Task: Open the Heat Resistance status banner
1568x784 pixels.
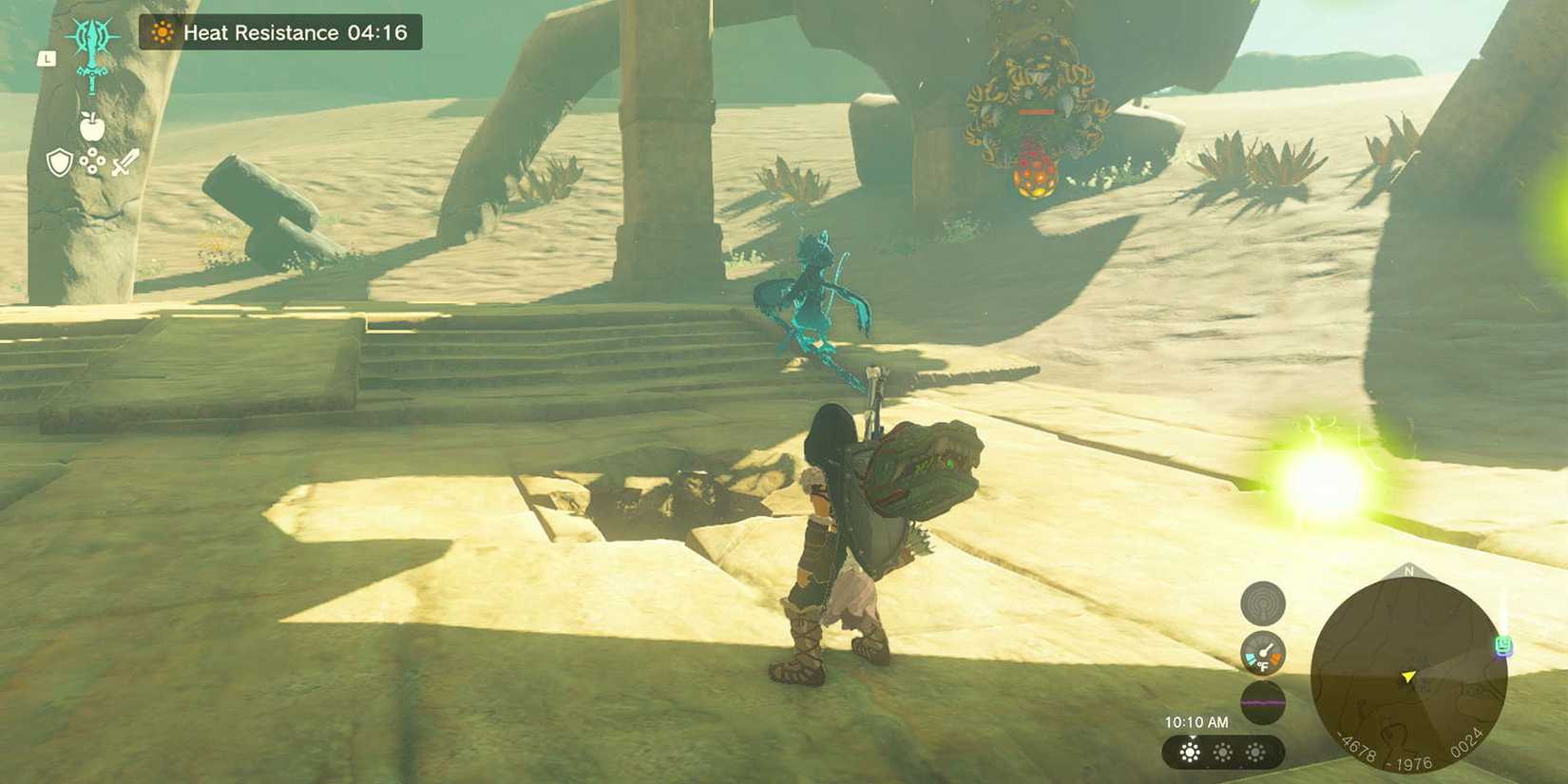Action: [276, 31]
